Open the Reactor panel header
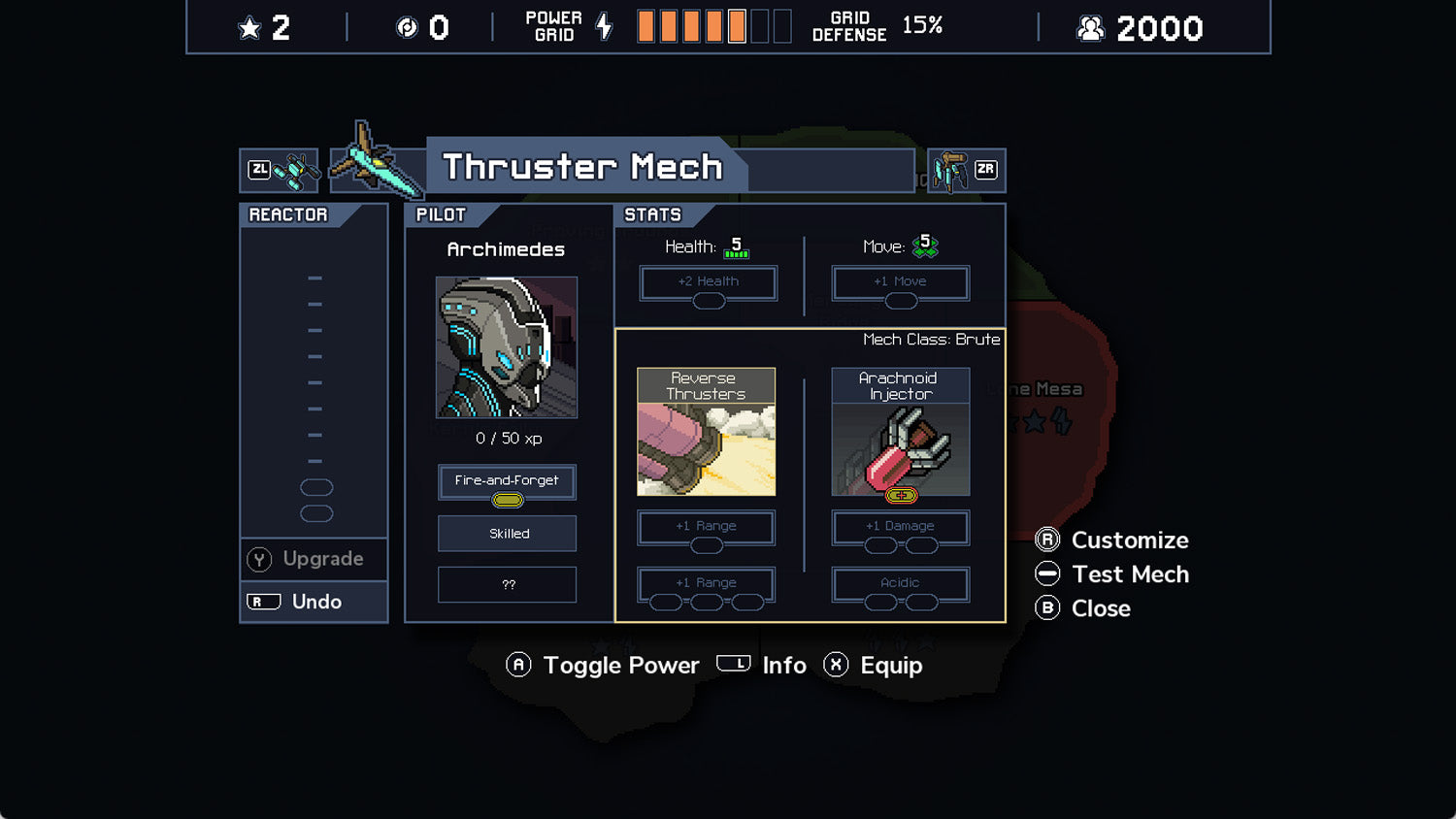This screenshot has height=819, width=1456. (x=288, y=214)
